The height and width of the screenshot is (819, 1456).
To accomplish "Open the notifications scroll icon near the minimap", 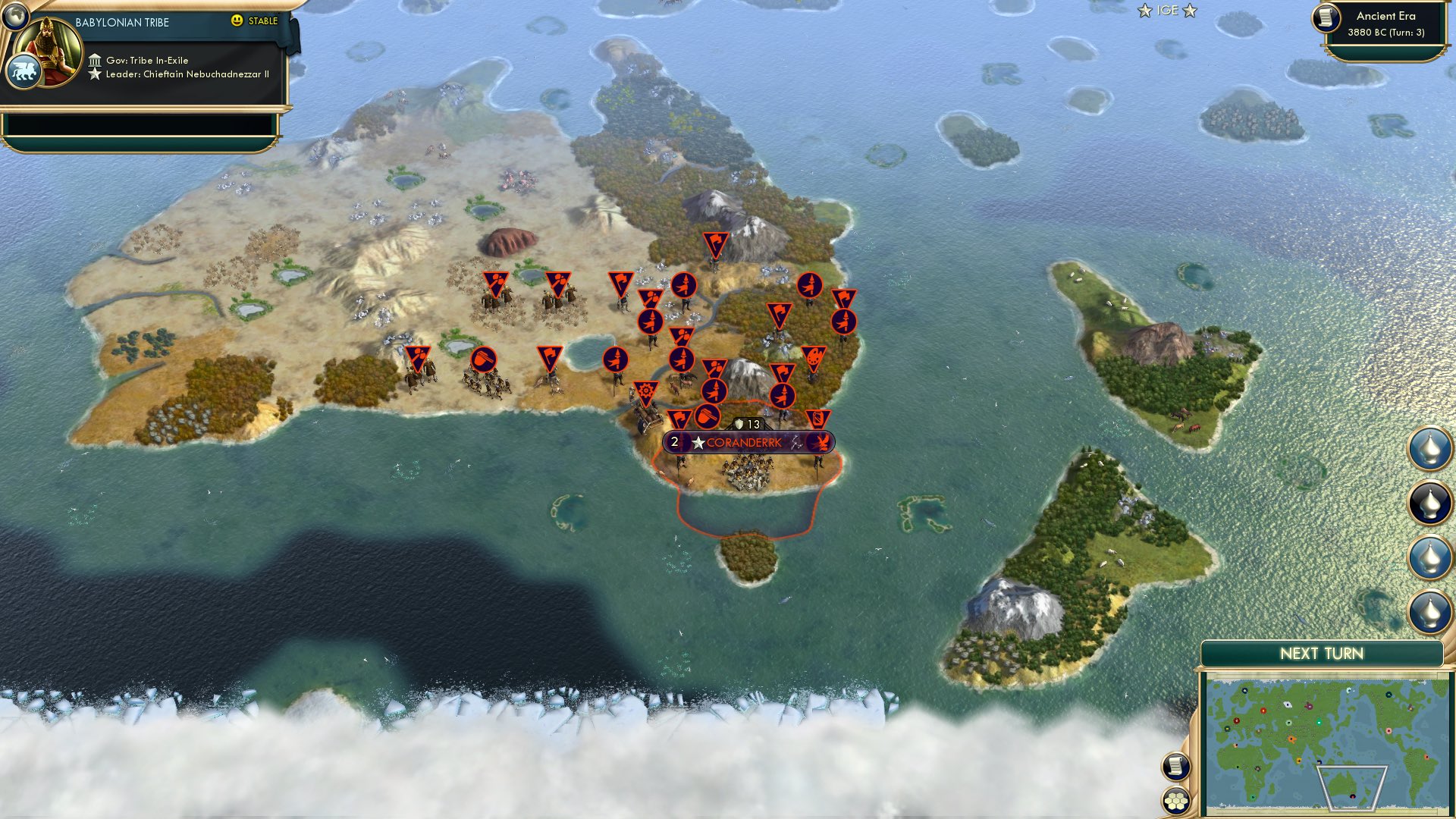I will (x=1175, y=766).
